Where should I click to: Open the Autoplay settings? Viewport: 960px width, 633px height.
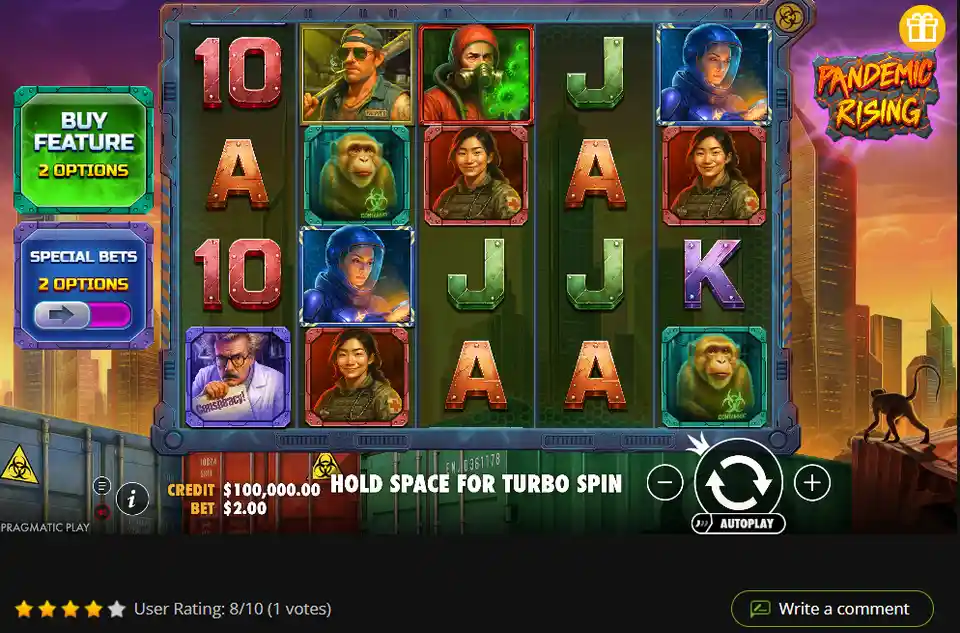coord(738,524)
